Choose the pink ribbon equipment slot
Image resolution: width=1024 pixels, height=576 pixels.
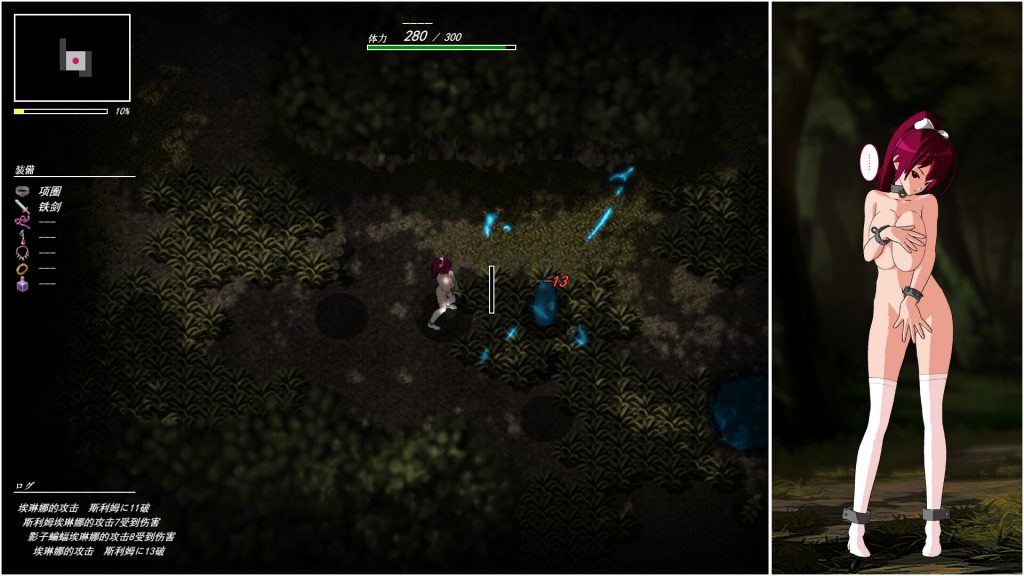23,222
